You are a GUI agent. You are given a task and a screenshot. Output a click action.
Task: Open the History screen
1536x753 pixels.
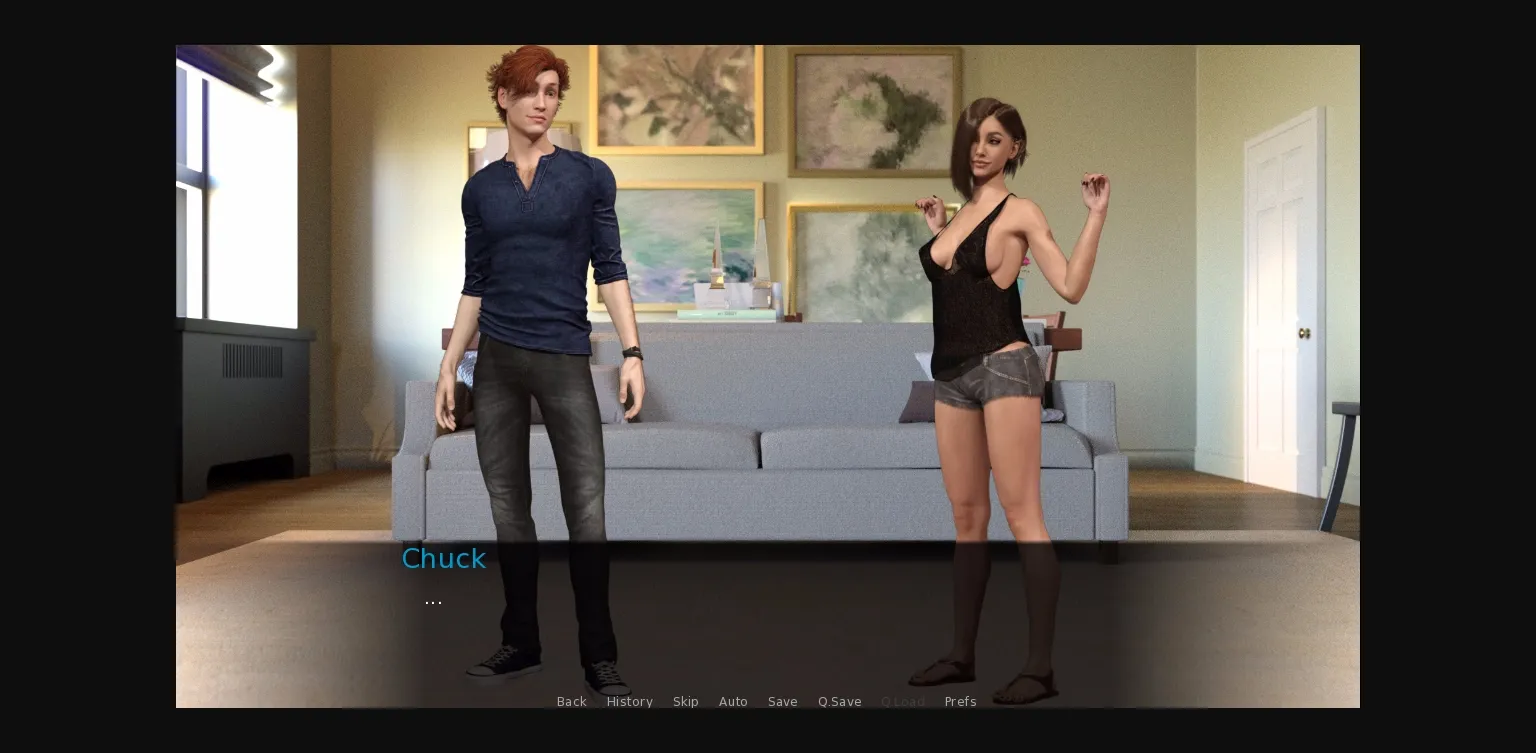tap(629, 701)
